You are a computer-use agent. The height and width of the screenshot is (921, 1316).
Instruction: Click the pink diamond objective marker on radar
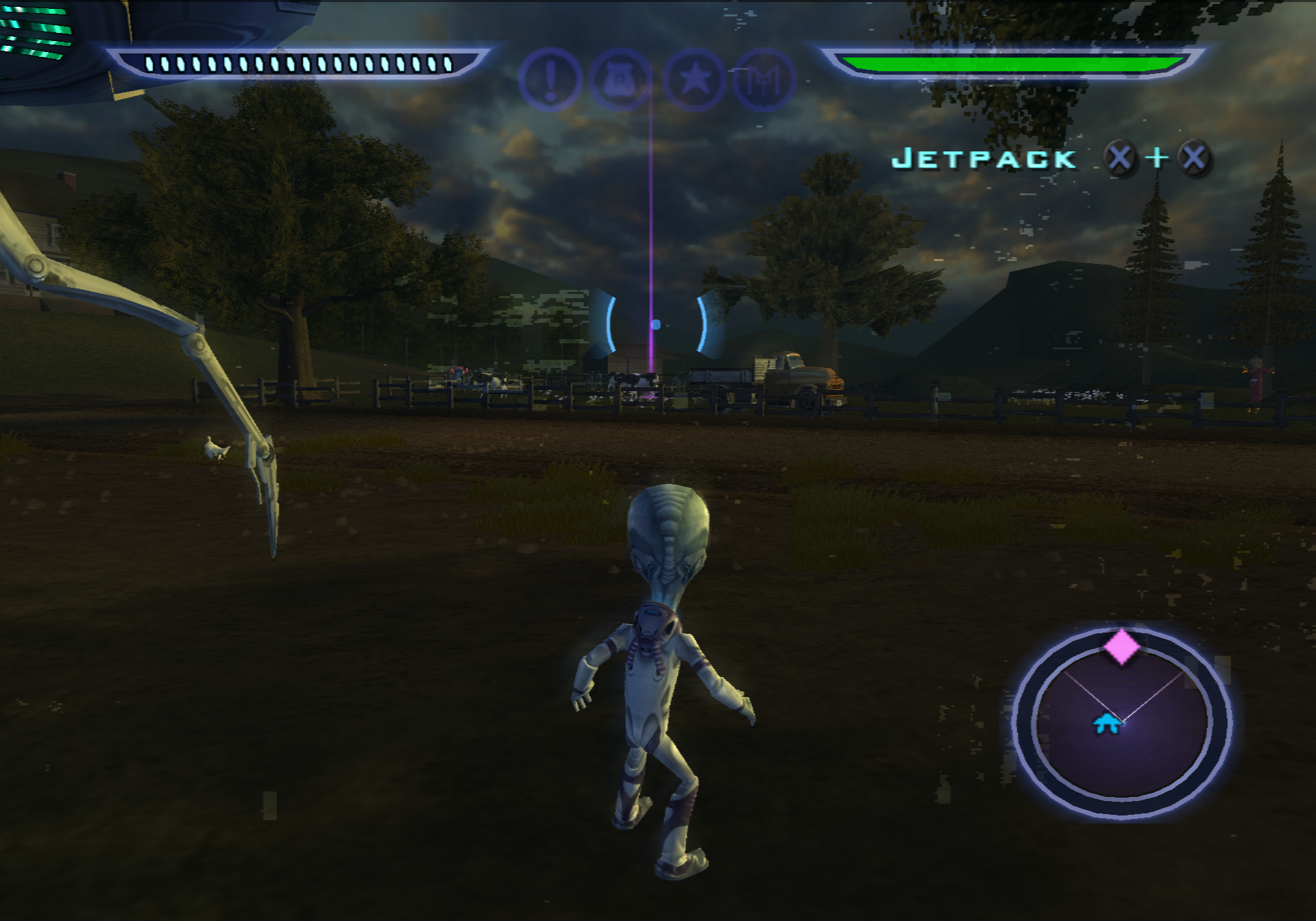tap(1121, 646)
